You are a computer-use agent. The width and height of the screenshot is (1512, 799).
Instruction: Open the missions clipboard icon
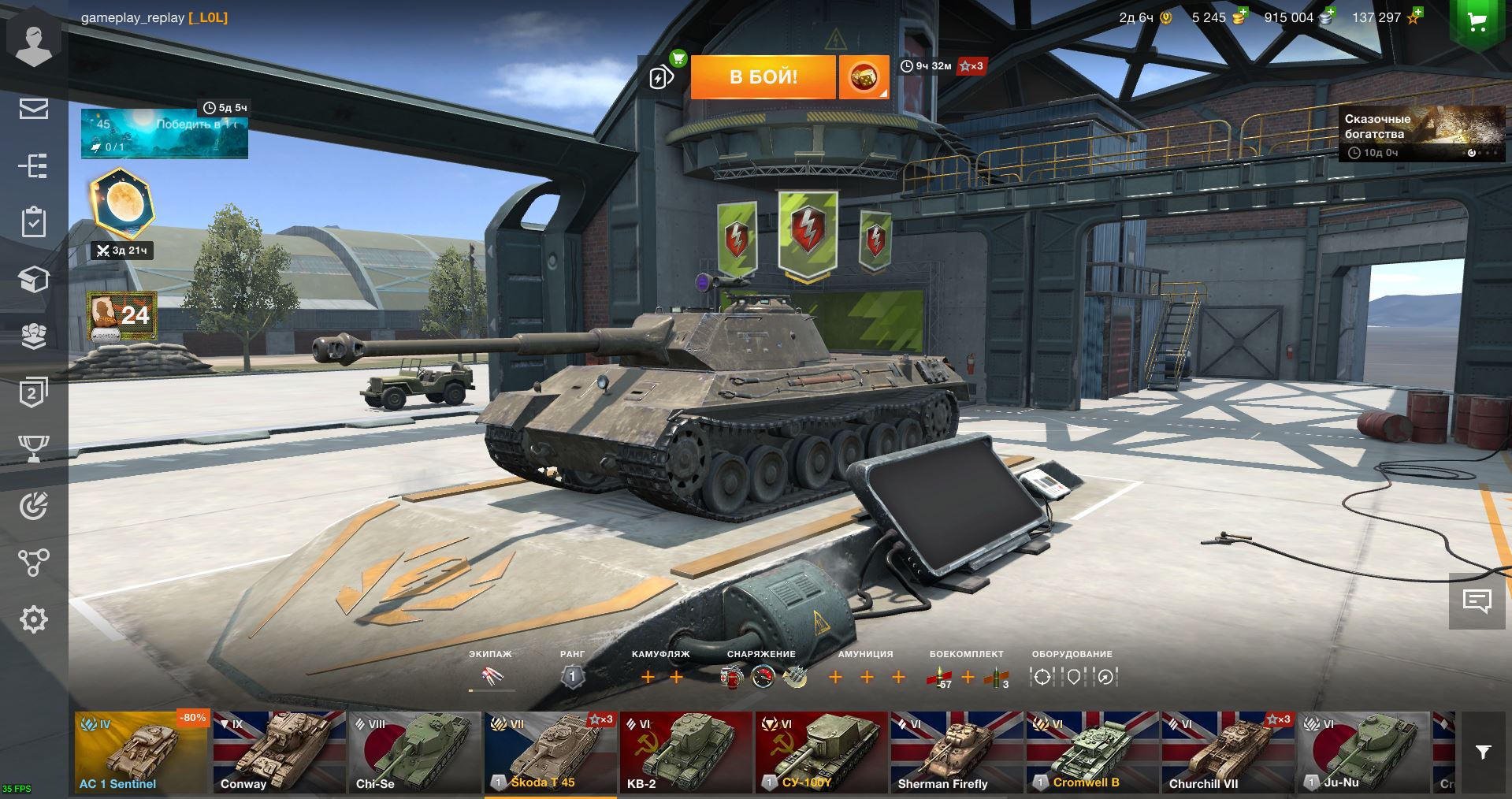pos(33,222)
